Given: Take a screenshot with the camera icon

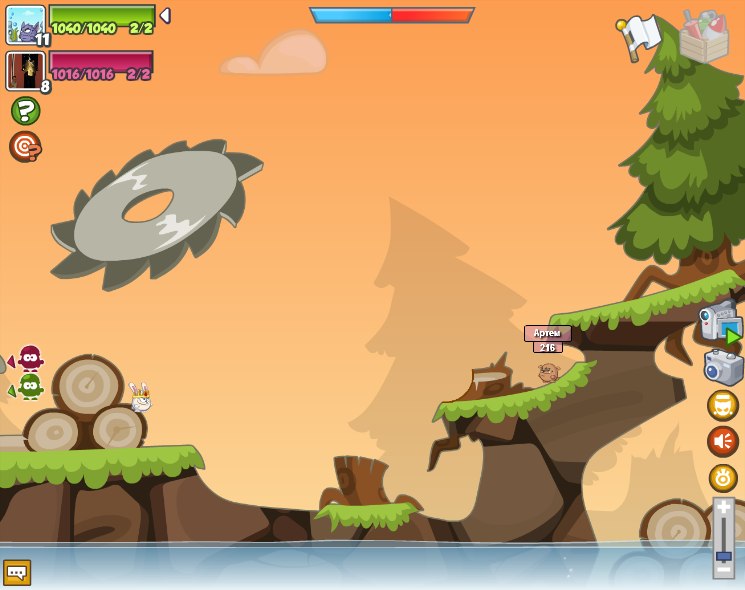Looking at the screenshot, I should pos(723,366).
